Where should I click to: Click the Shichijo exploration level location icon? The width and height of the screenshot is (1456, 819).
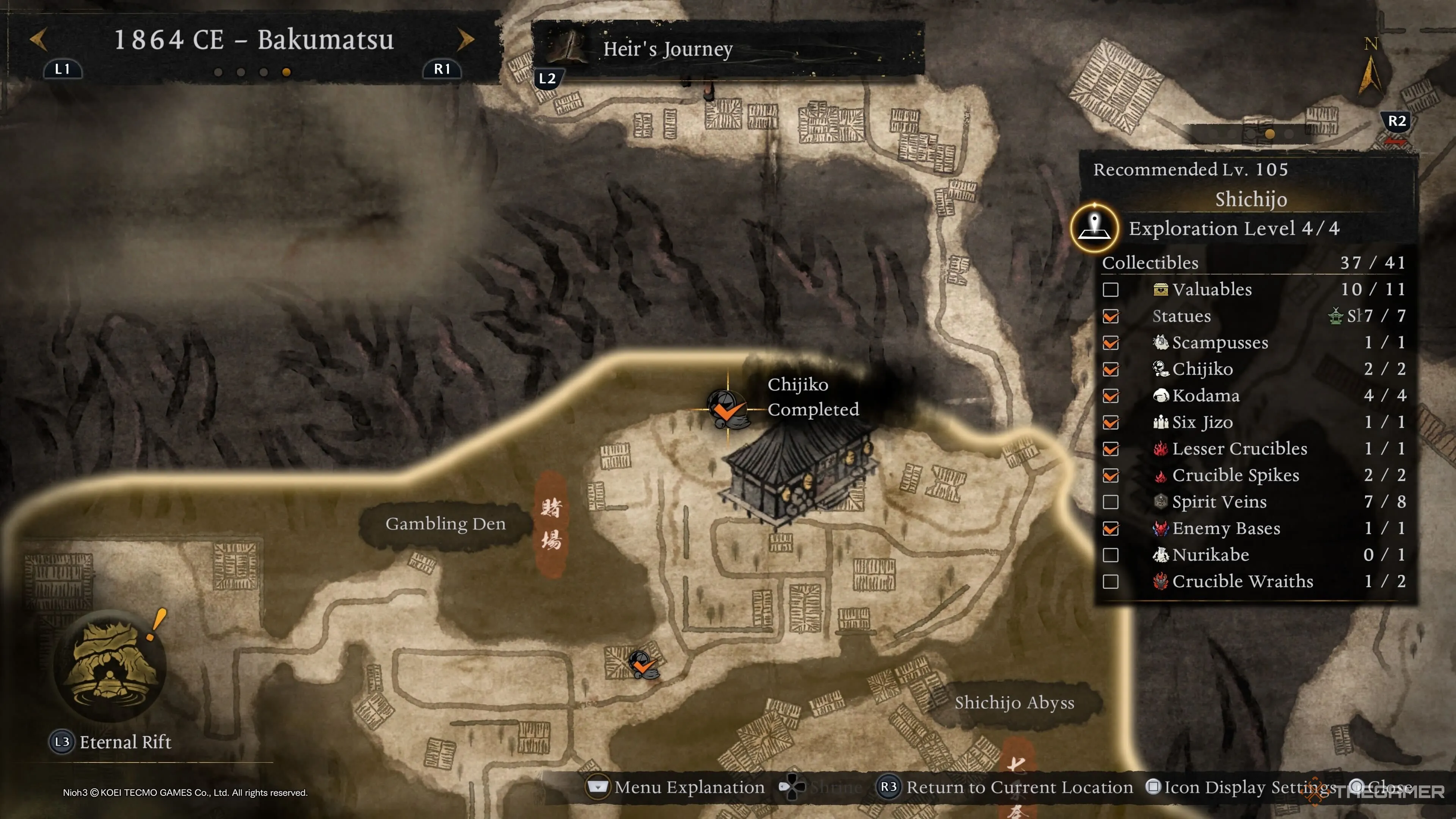point(1094,228)
